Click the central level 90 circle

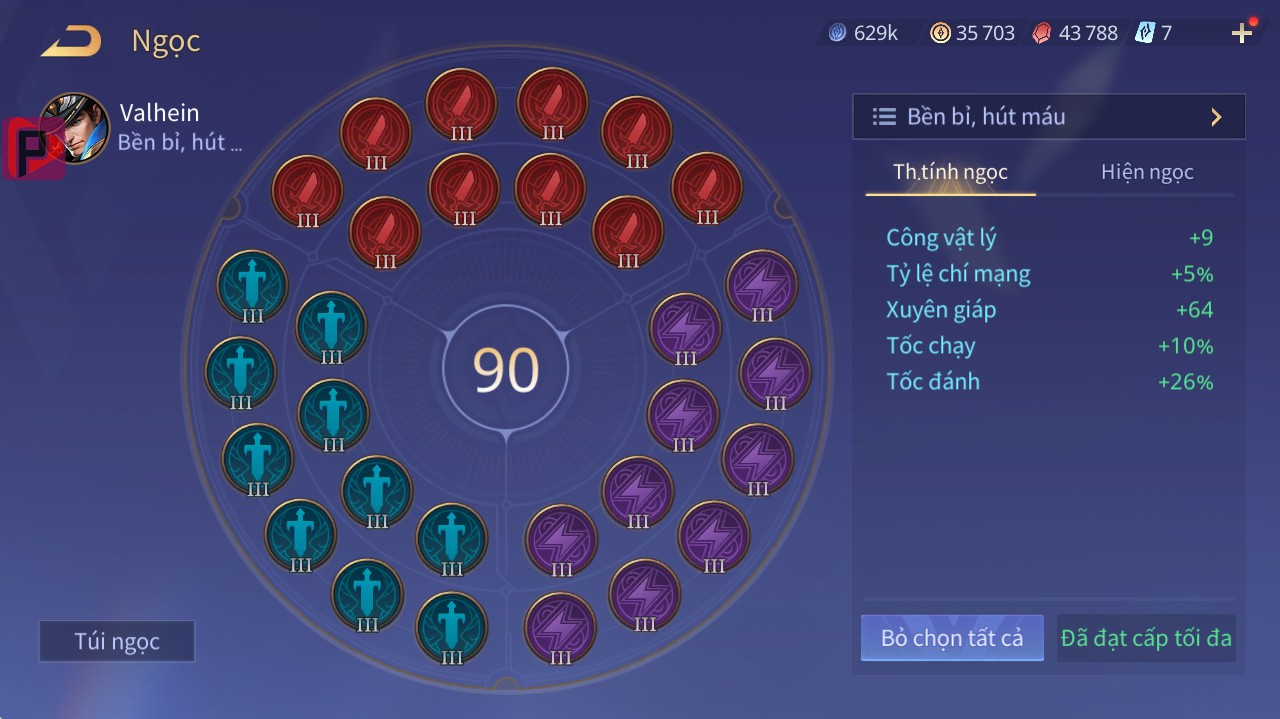click(x=506, y=369)
